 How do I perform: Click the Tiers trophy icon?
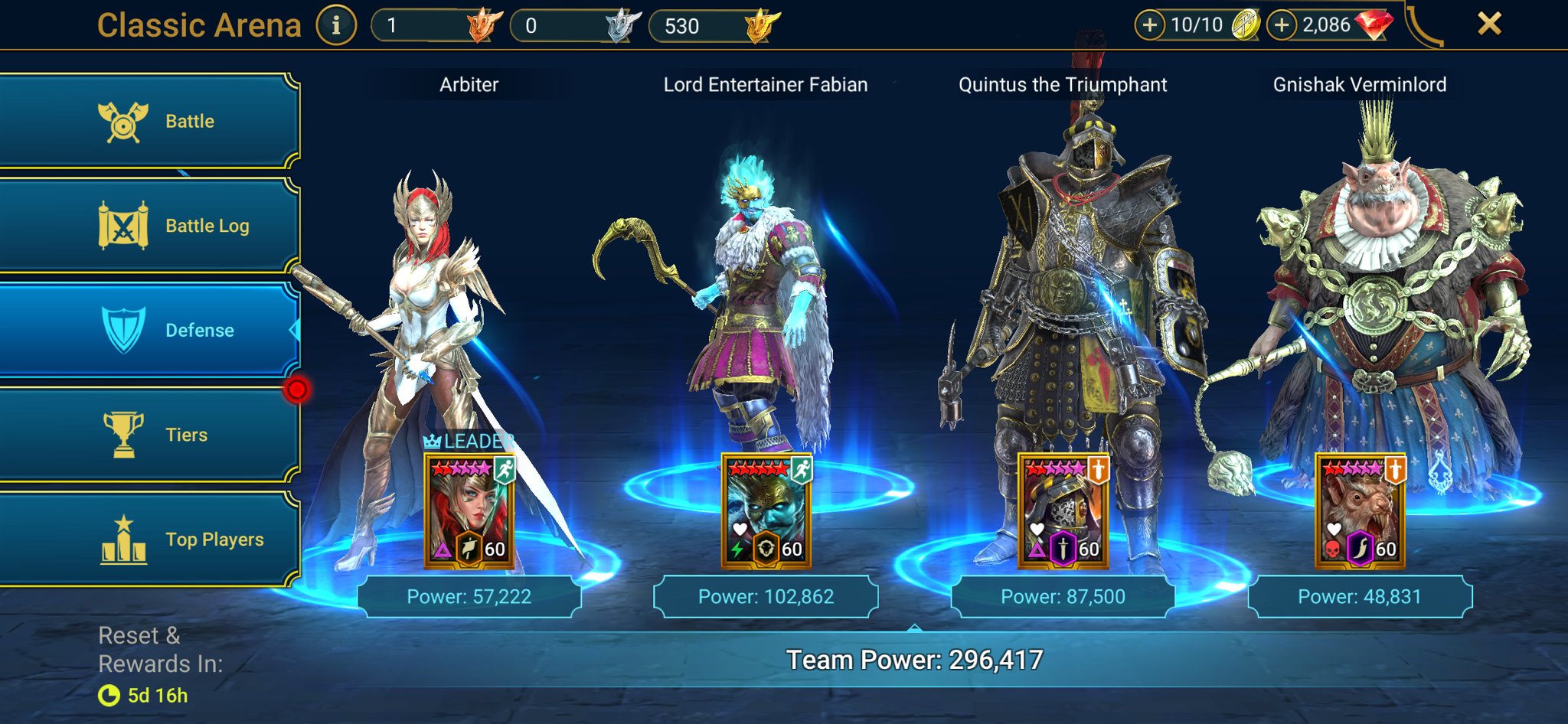click(122, 434)
